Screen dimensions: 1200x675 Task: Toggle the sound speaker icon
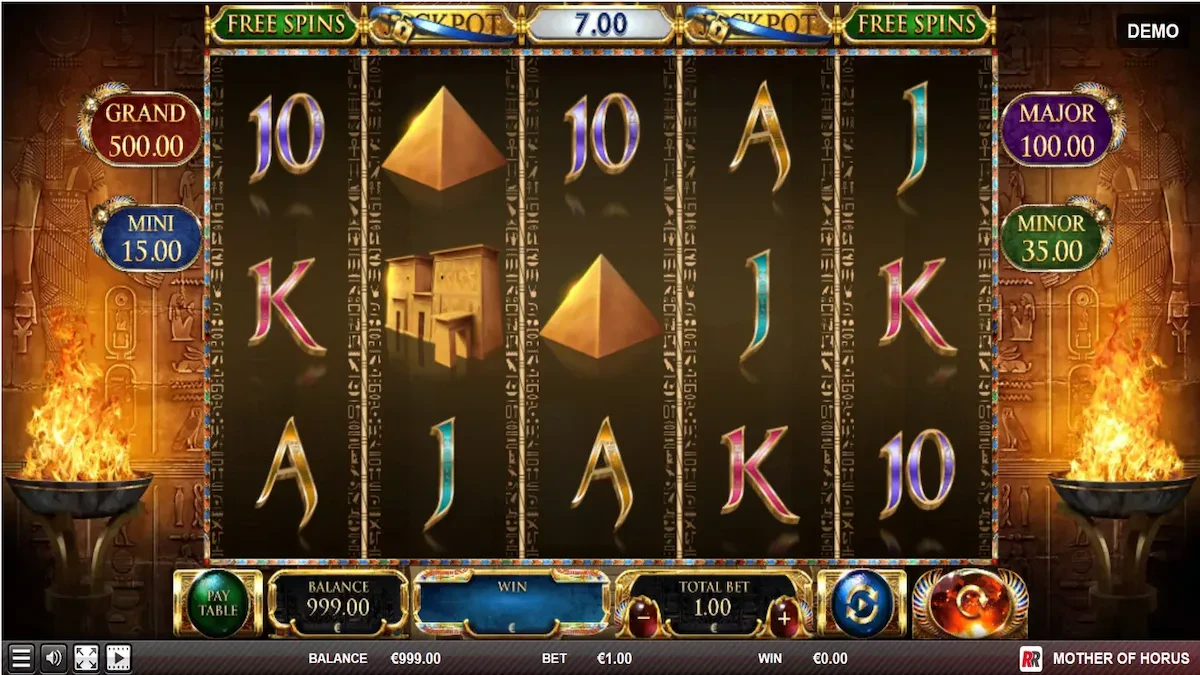(53, 658)
